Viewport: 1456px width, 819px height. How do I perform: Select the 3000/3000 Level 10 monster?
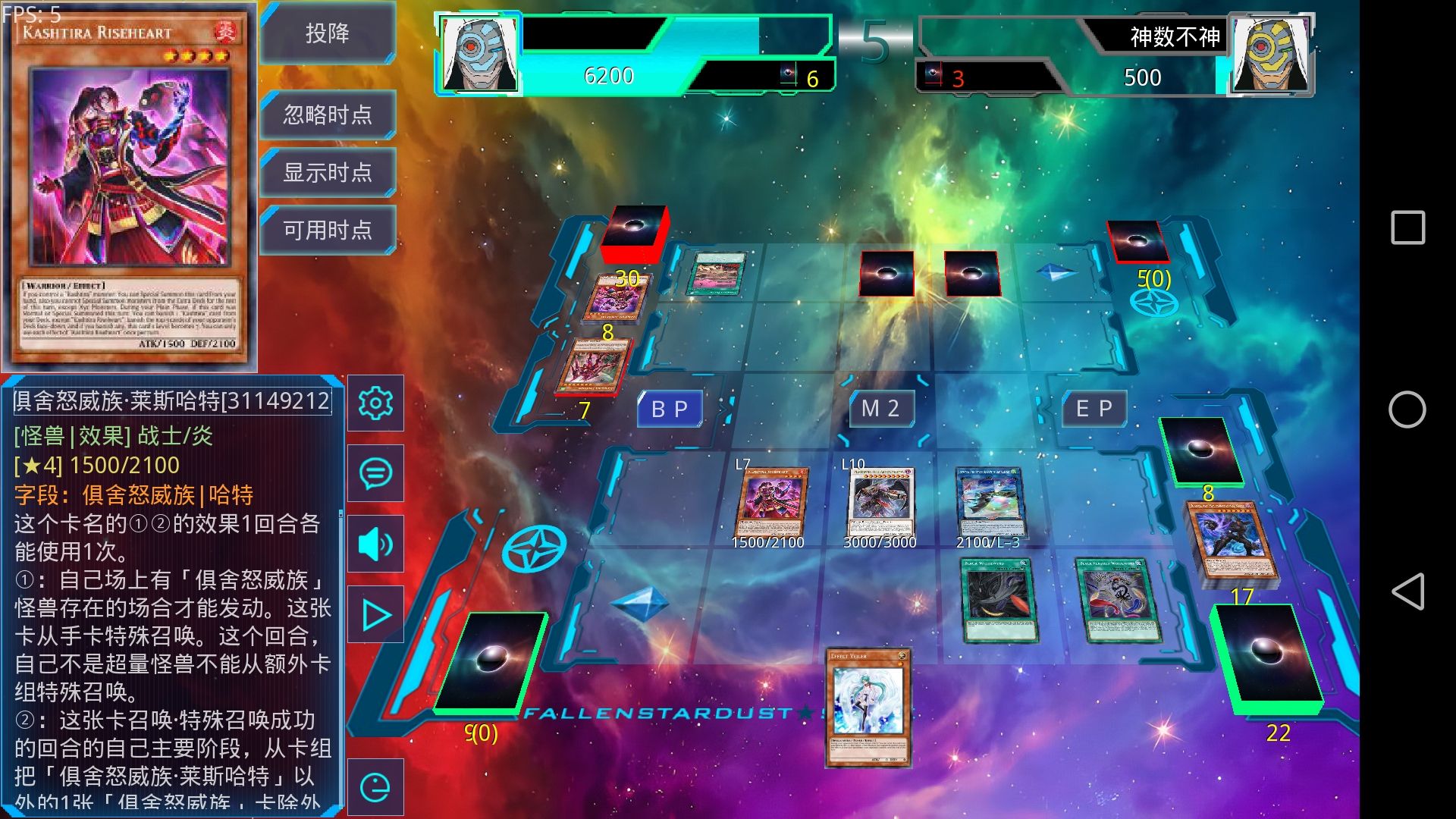click(x=881, y=502)
